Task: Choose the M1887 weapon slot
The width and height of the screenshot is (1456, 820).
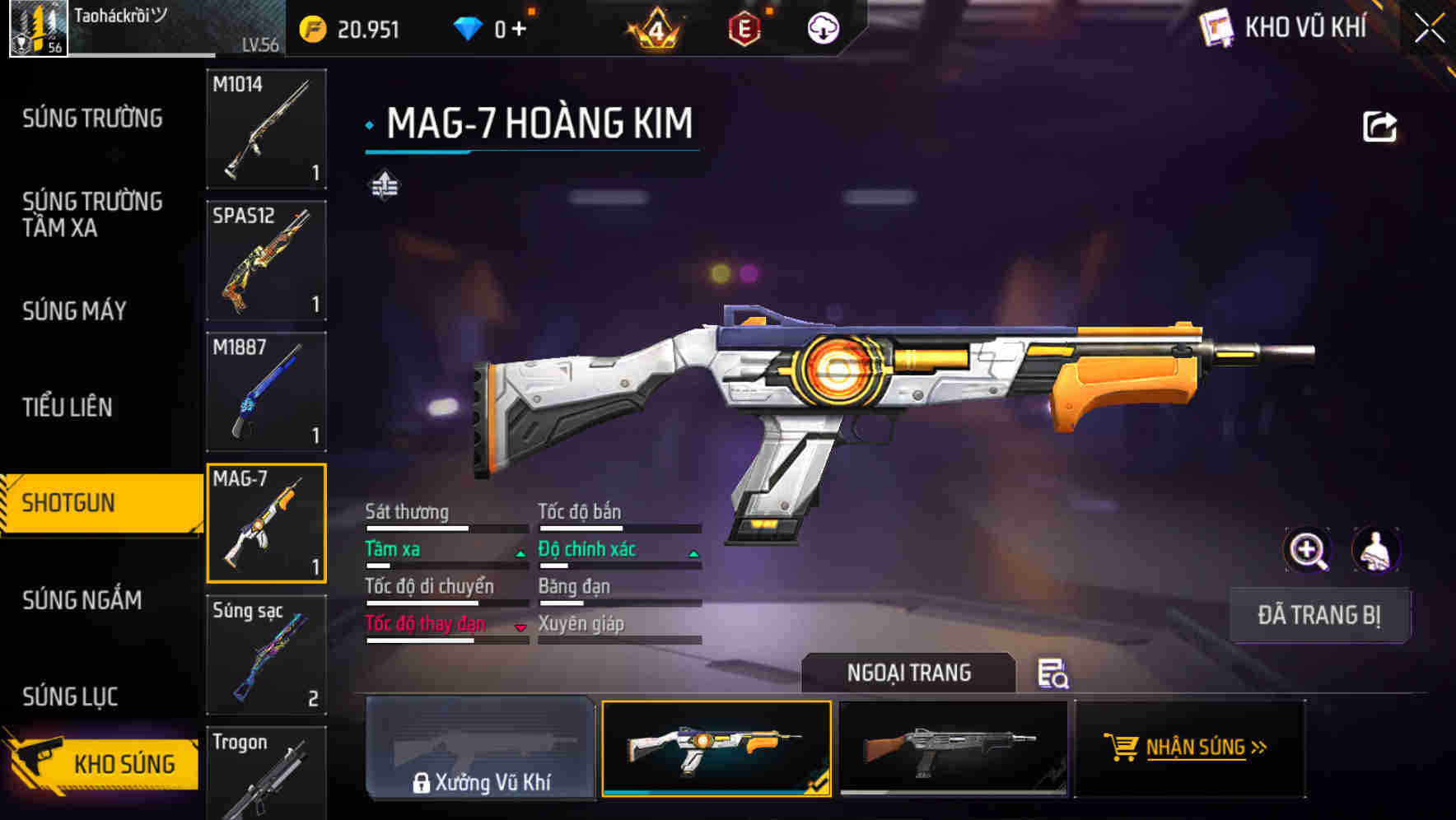Action: click(266, 392)
